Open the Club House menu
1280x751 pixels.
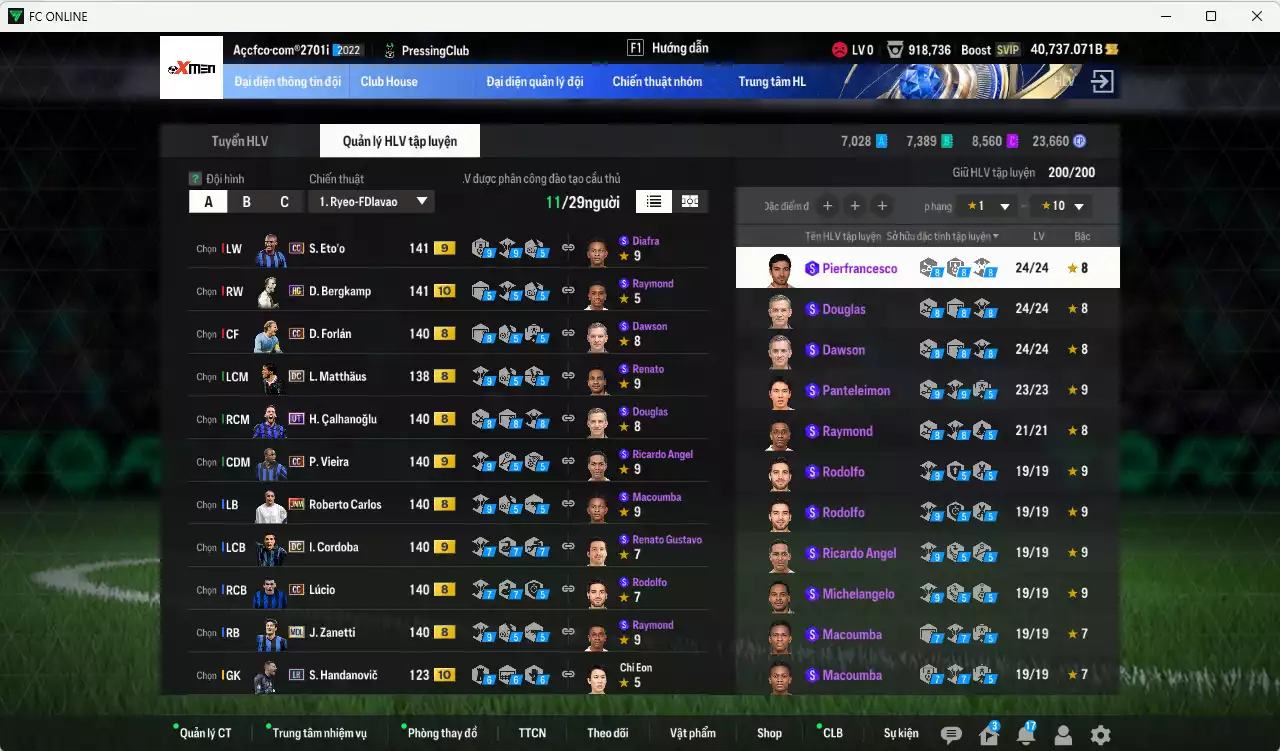click(x=389, y=81)
